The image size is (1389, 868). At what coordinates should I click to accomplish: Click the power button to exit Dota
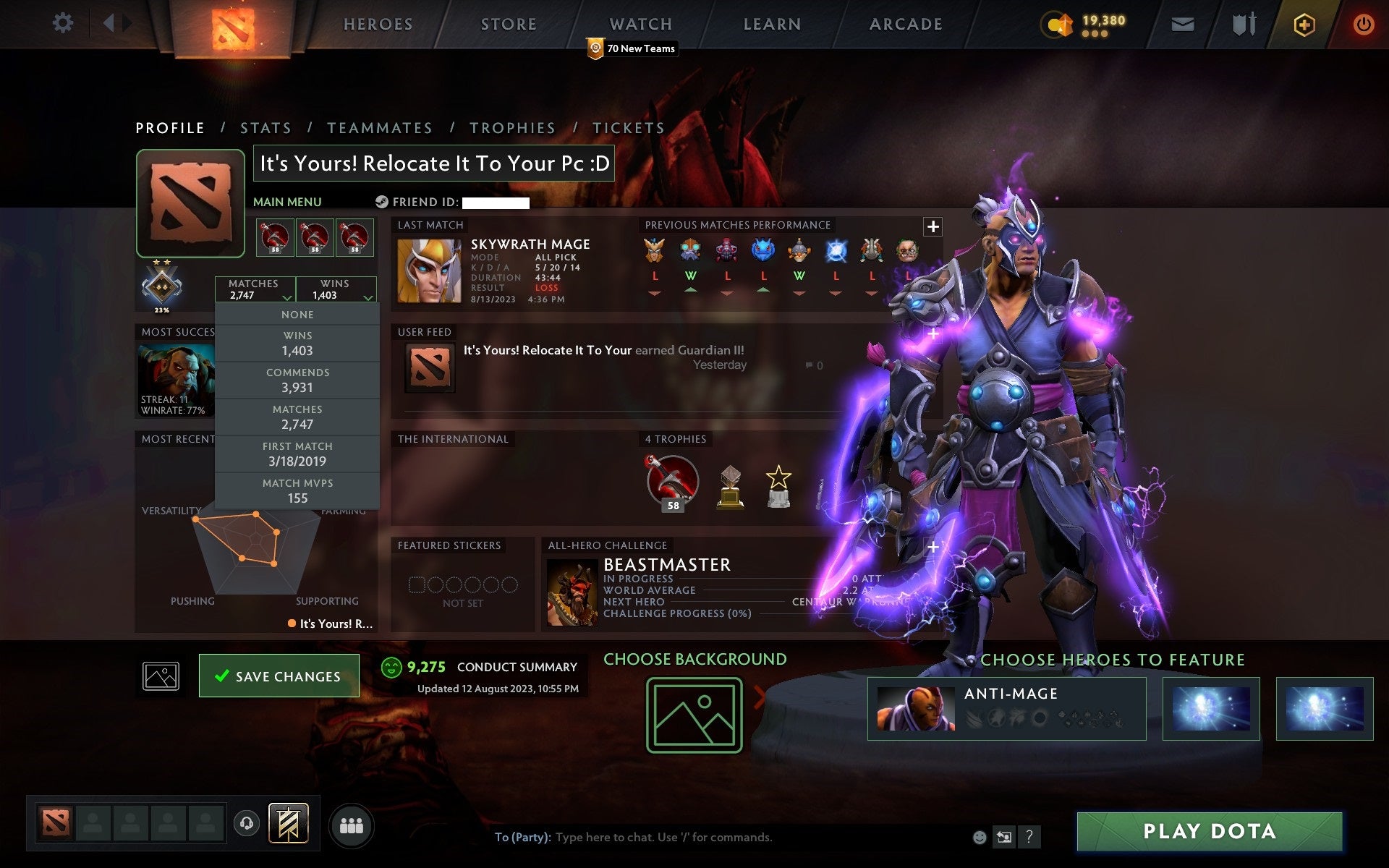[1363, 23]
